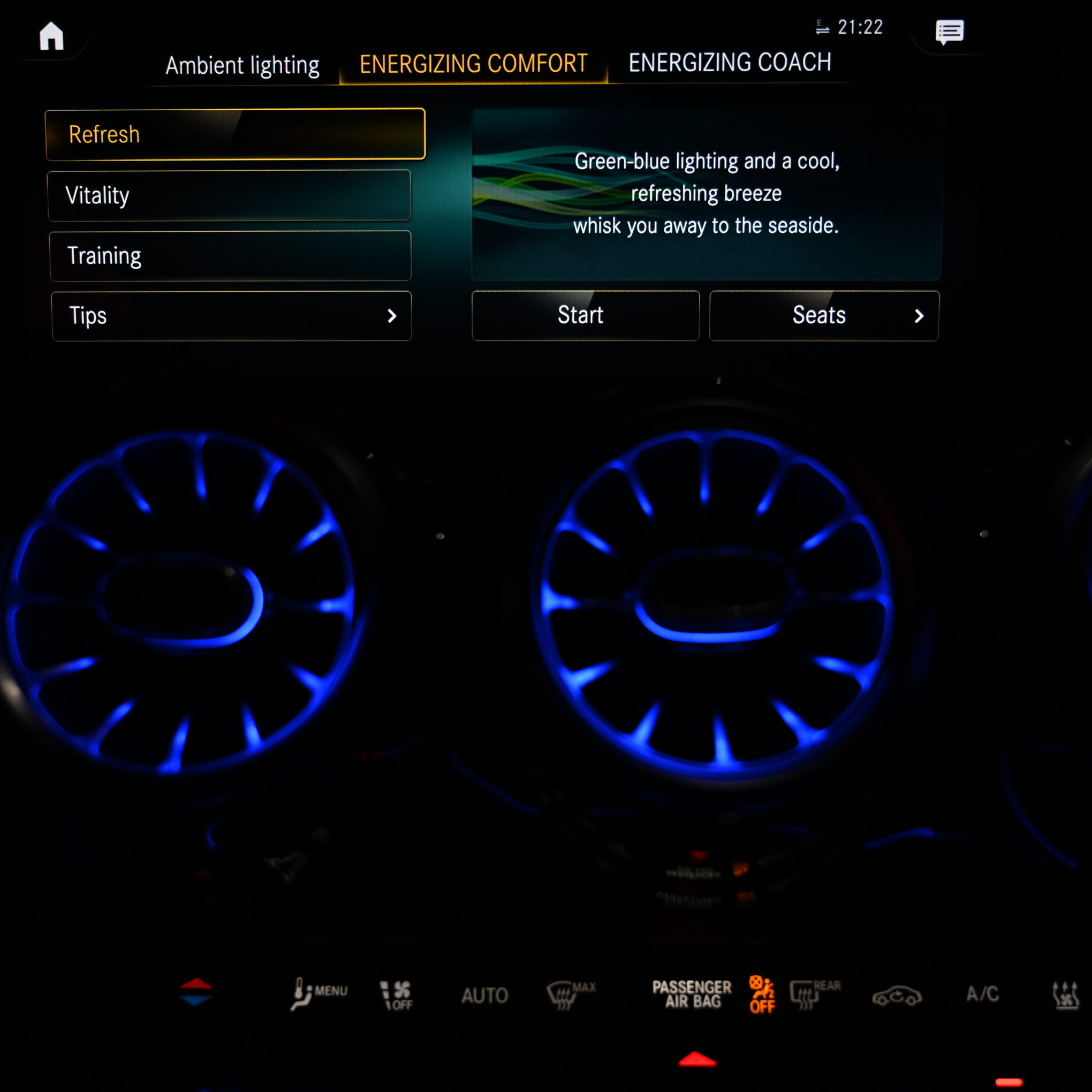Start the selected comfort program
The width and height of the screenshot is (1092, 1092).
pyautogui.click(x=585, y=315)
